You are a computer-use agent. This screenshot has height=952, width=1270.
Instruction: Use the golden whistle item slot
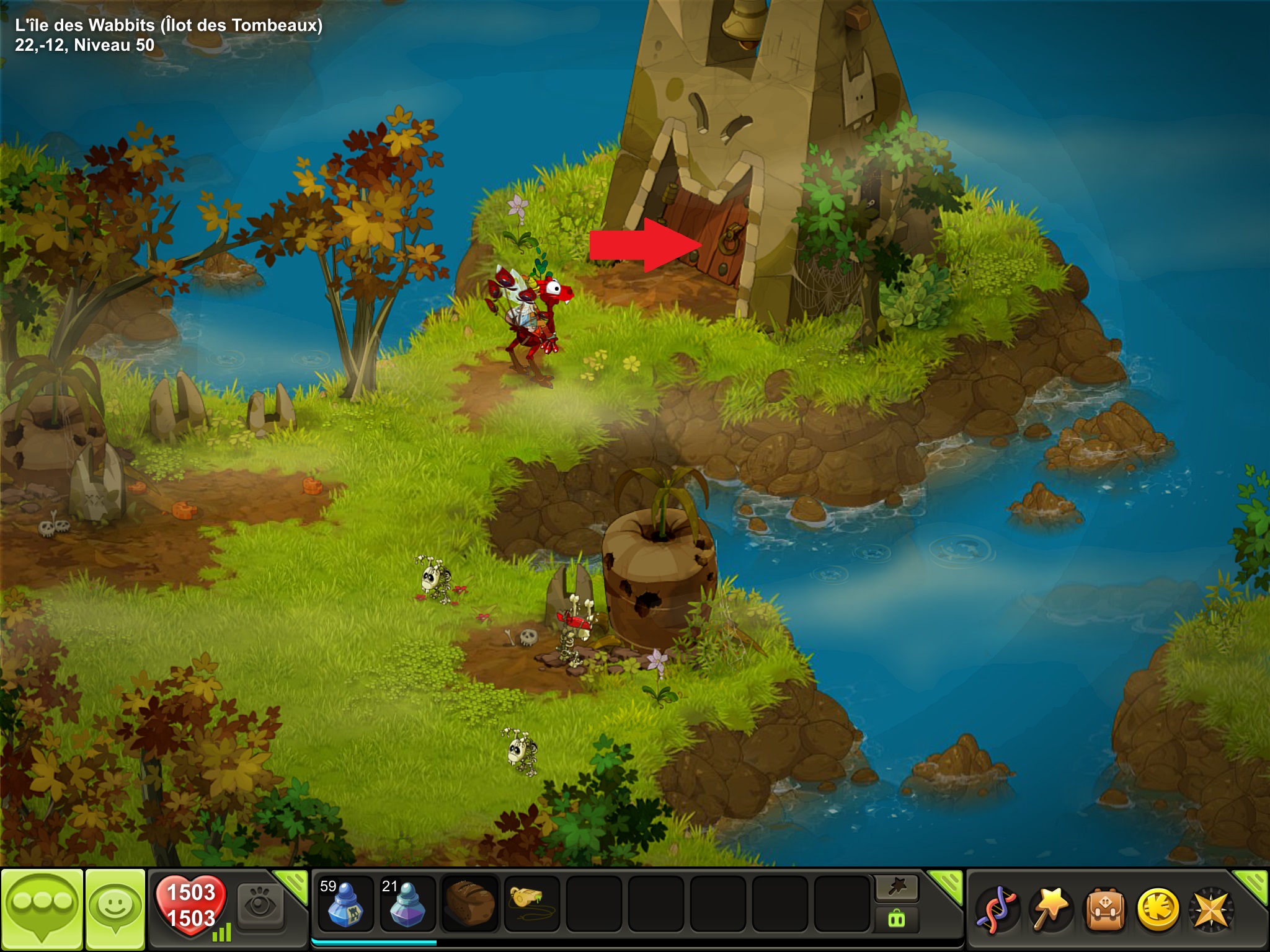point(531,904)
